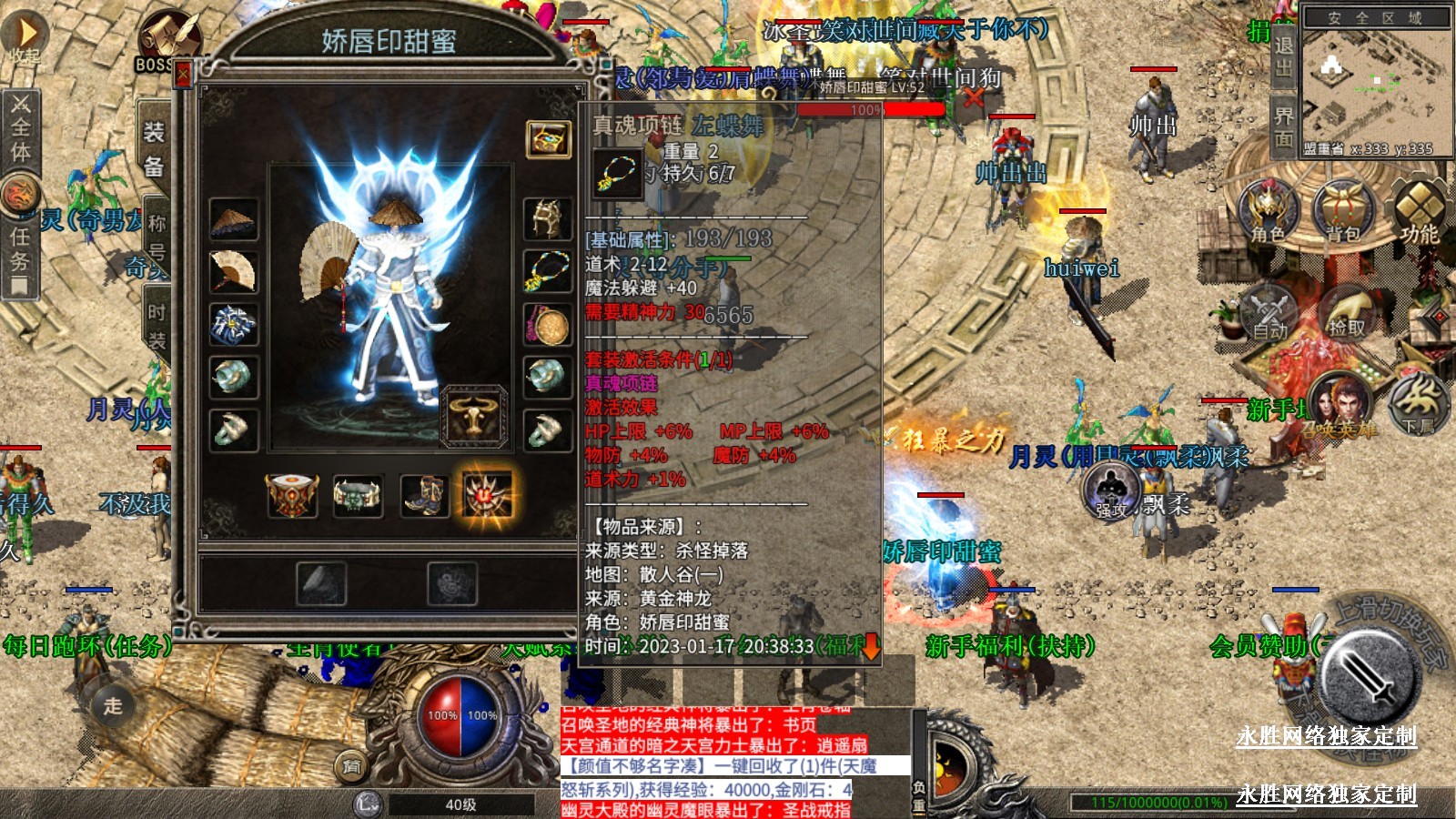Open the 界面 interface tab
This screenshot has height=819, width=1456.
1283,126
